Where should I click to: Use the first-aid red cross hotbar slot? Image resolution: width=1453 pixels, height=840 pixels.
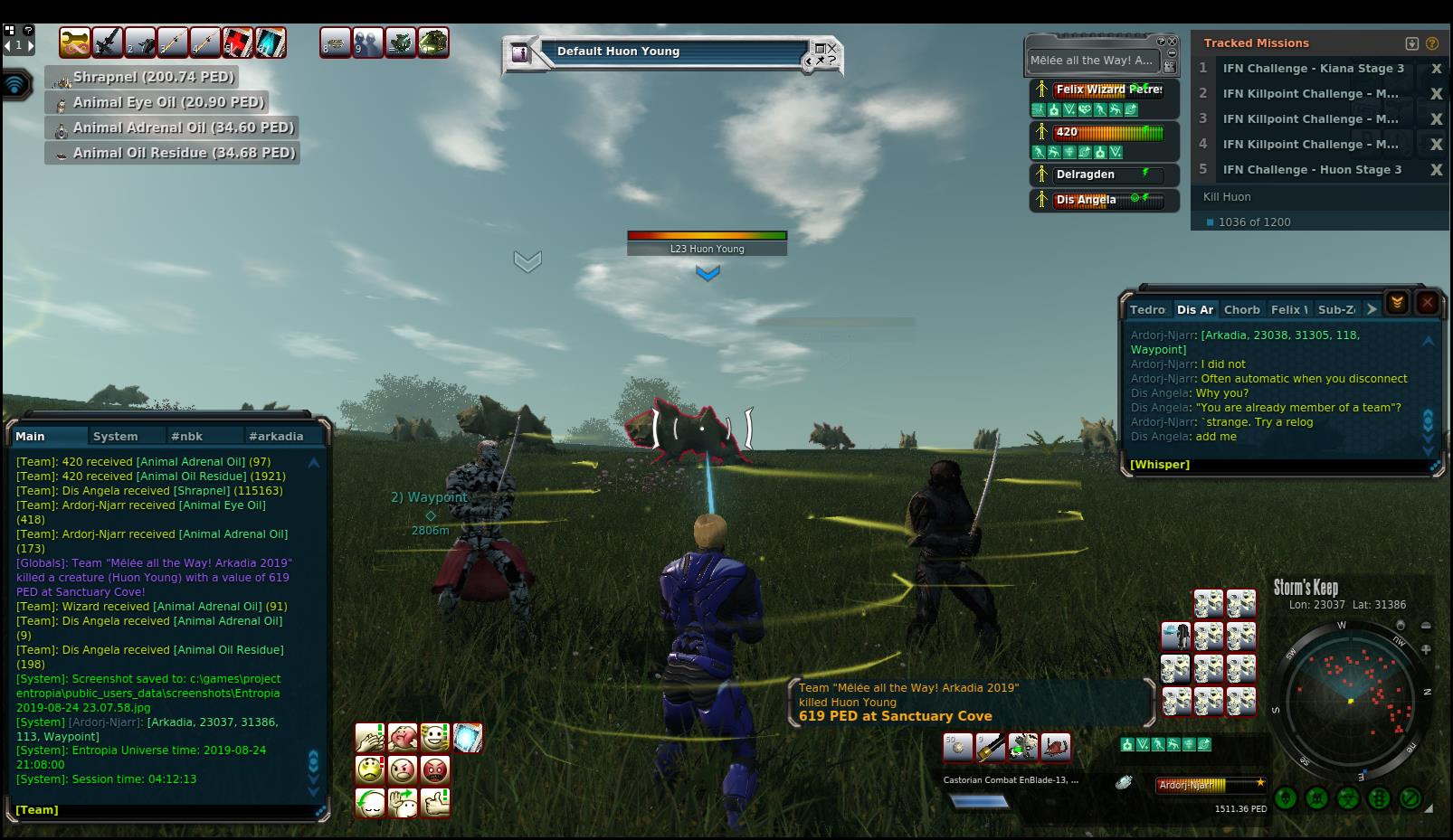[x=238, y=42]
